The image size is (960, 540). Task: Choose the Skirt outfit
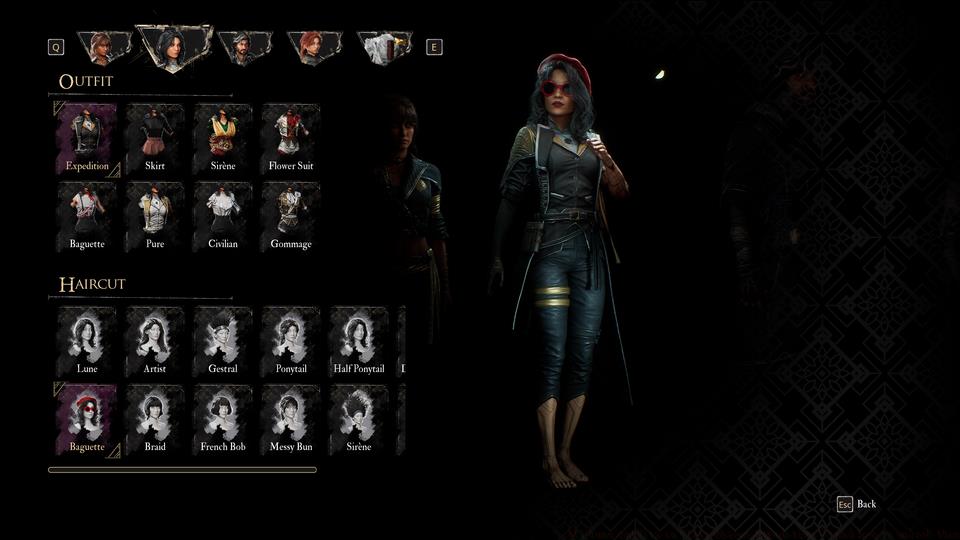tap(155, 138)
